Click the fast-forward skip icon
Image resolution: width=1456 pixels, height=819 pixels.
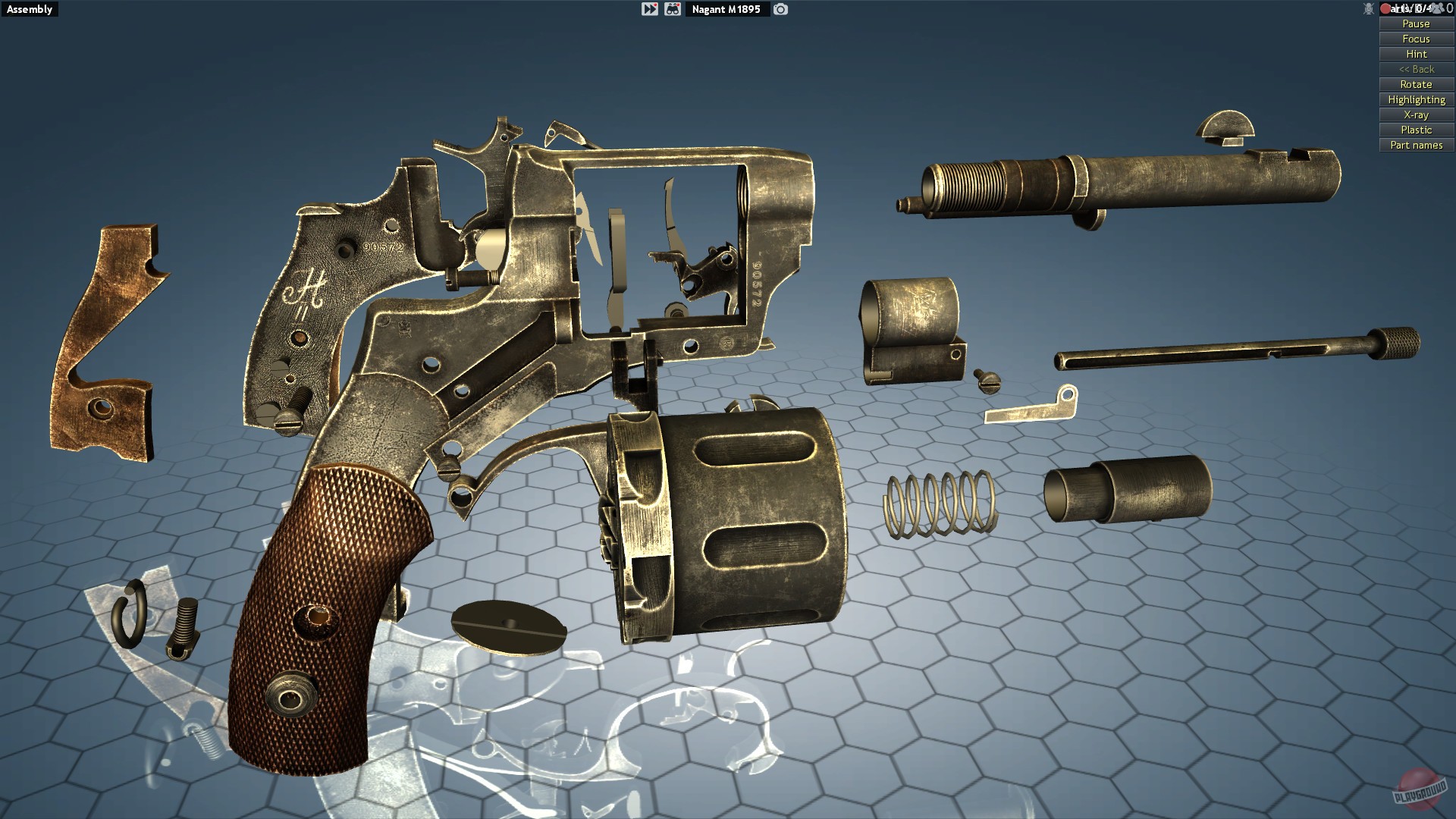[649, 9]
